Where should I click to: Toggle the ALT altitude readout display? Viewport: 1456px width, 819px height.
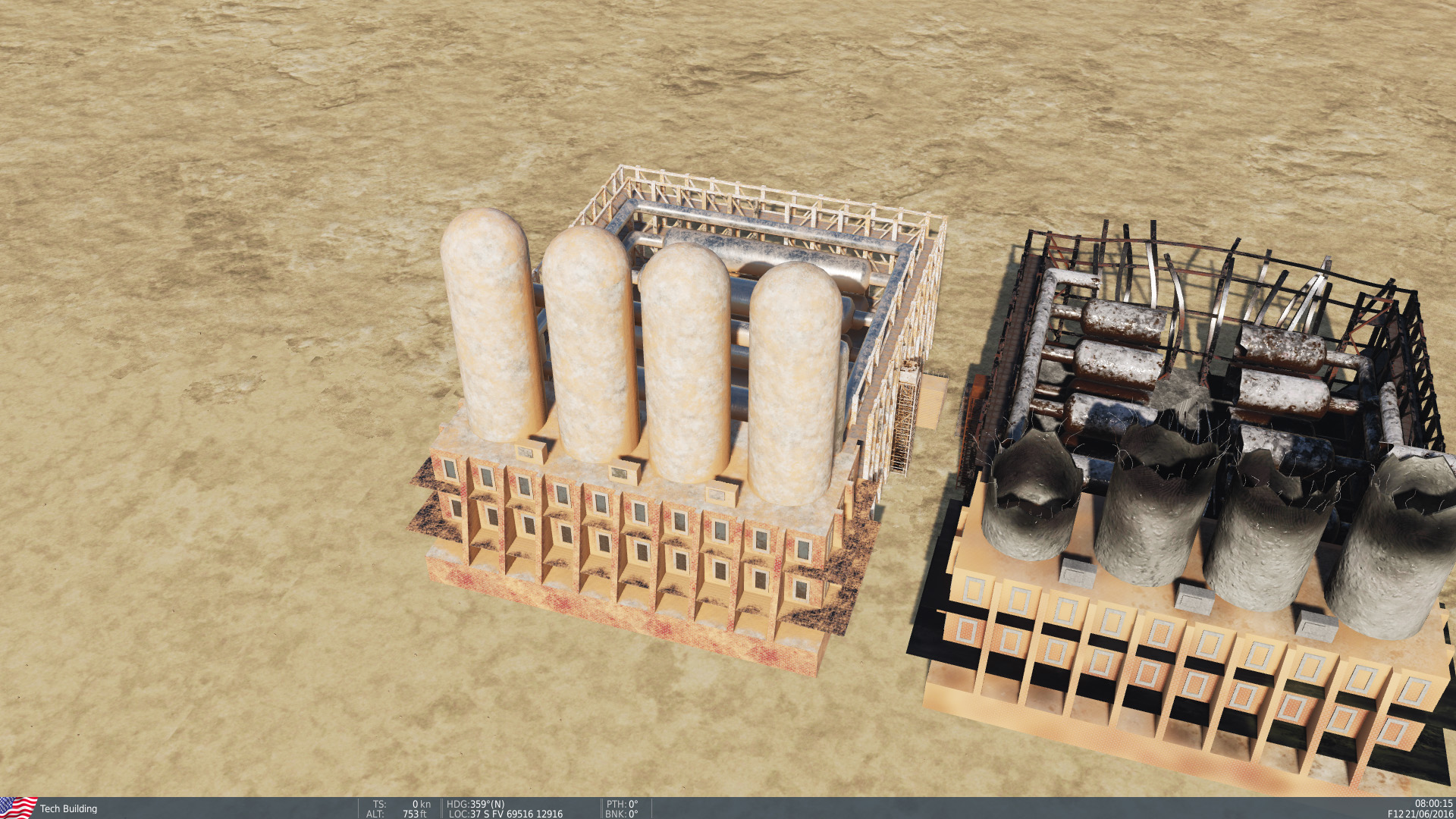point(394,814)
